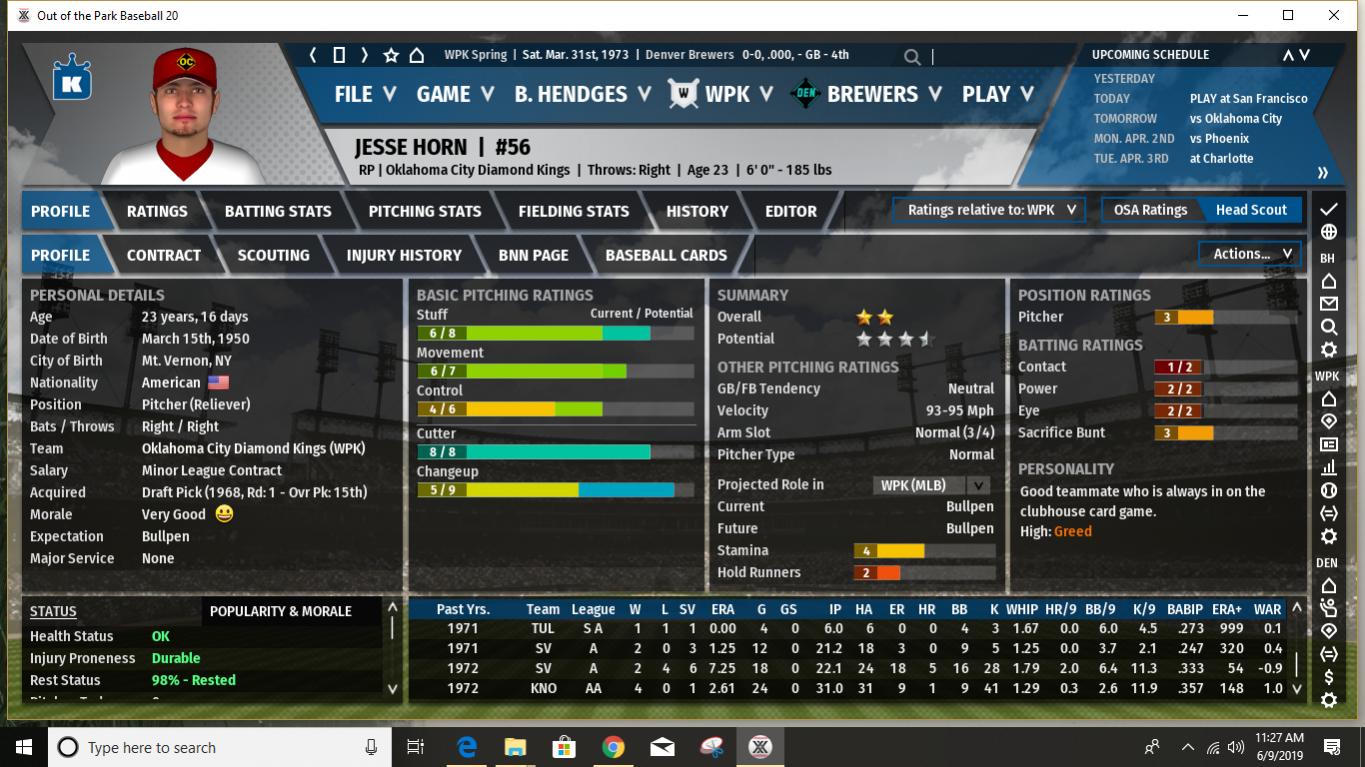Show the FIELDING STATS tab

573,211
